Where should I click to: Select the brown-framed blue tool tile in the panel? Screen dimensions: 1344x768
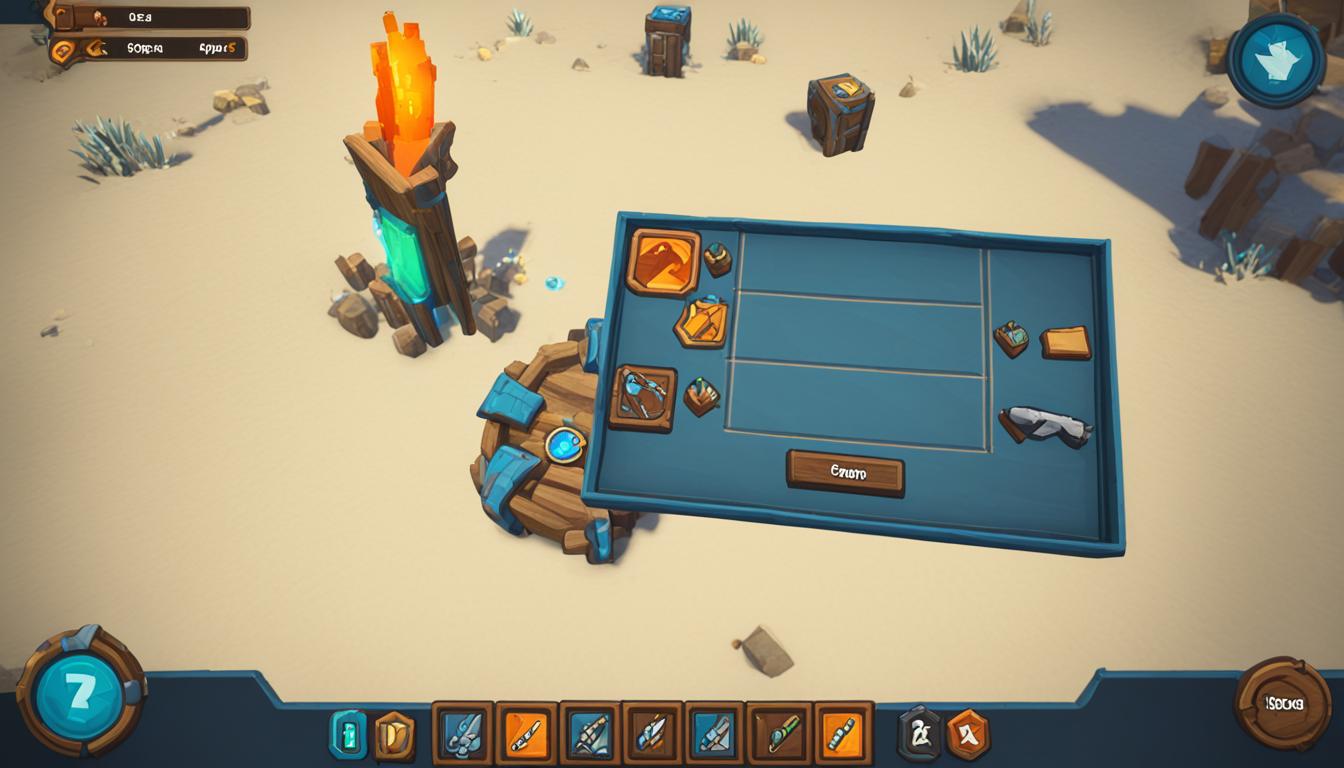coord(642,397)
